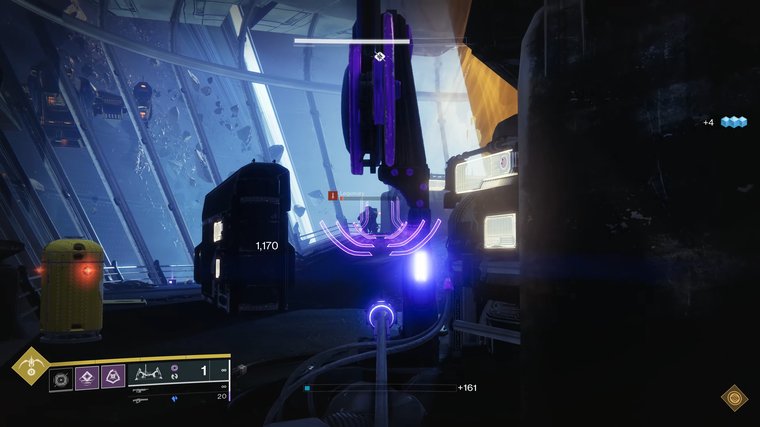Trigger the second purple ability icon
760x427 pixels.
(x=115, y=376)
